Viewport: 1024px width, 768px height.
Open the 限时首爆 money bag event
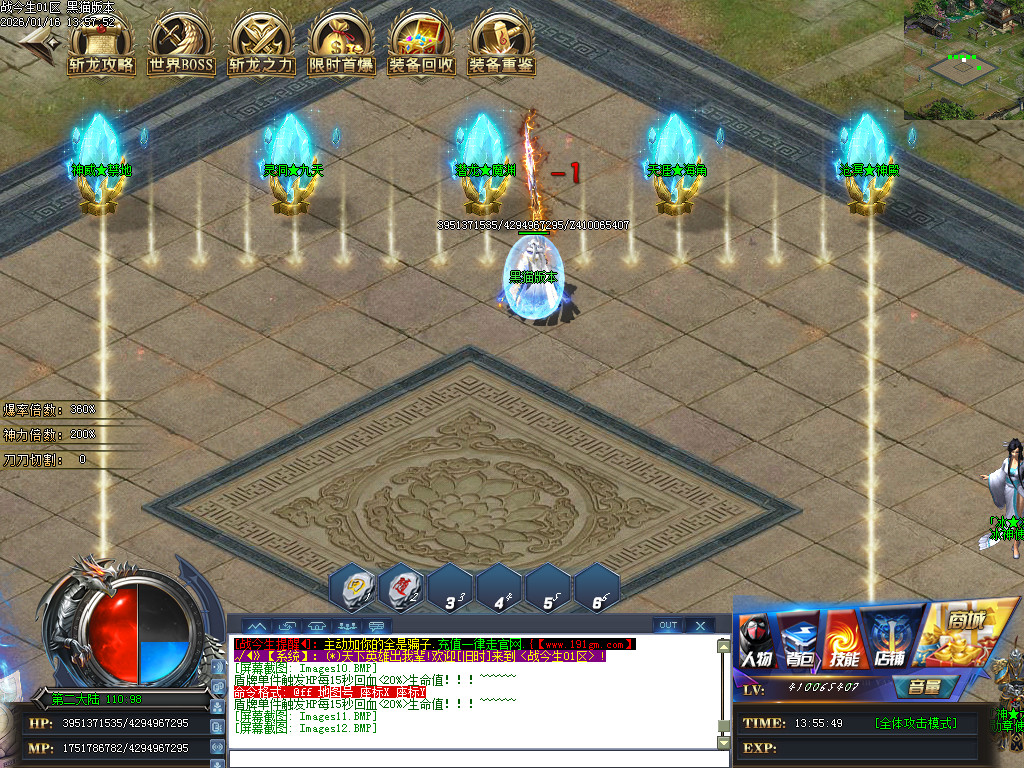pos(341,45)
